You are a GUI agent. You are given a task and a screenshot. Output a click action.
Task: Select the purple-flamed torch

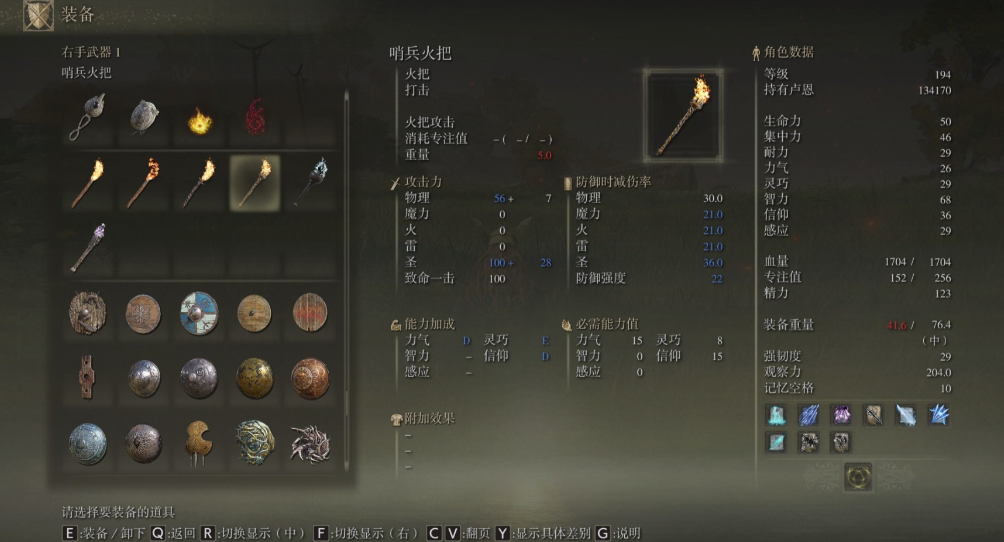[88, 248]
